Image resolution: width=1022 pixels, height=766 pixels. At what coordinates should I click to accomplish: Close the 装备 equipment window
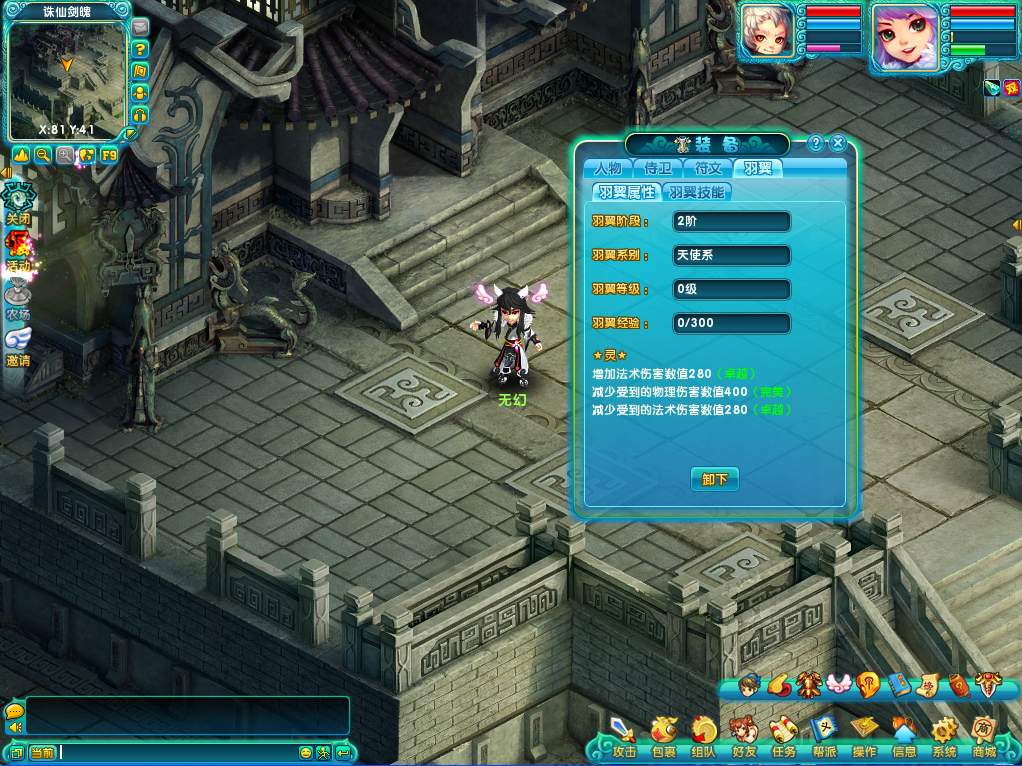pos(838,143)
